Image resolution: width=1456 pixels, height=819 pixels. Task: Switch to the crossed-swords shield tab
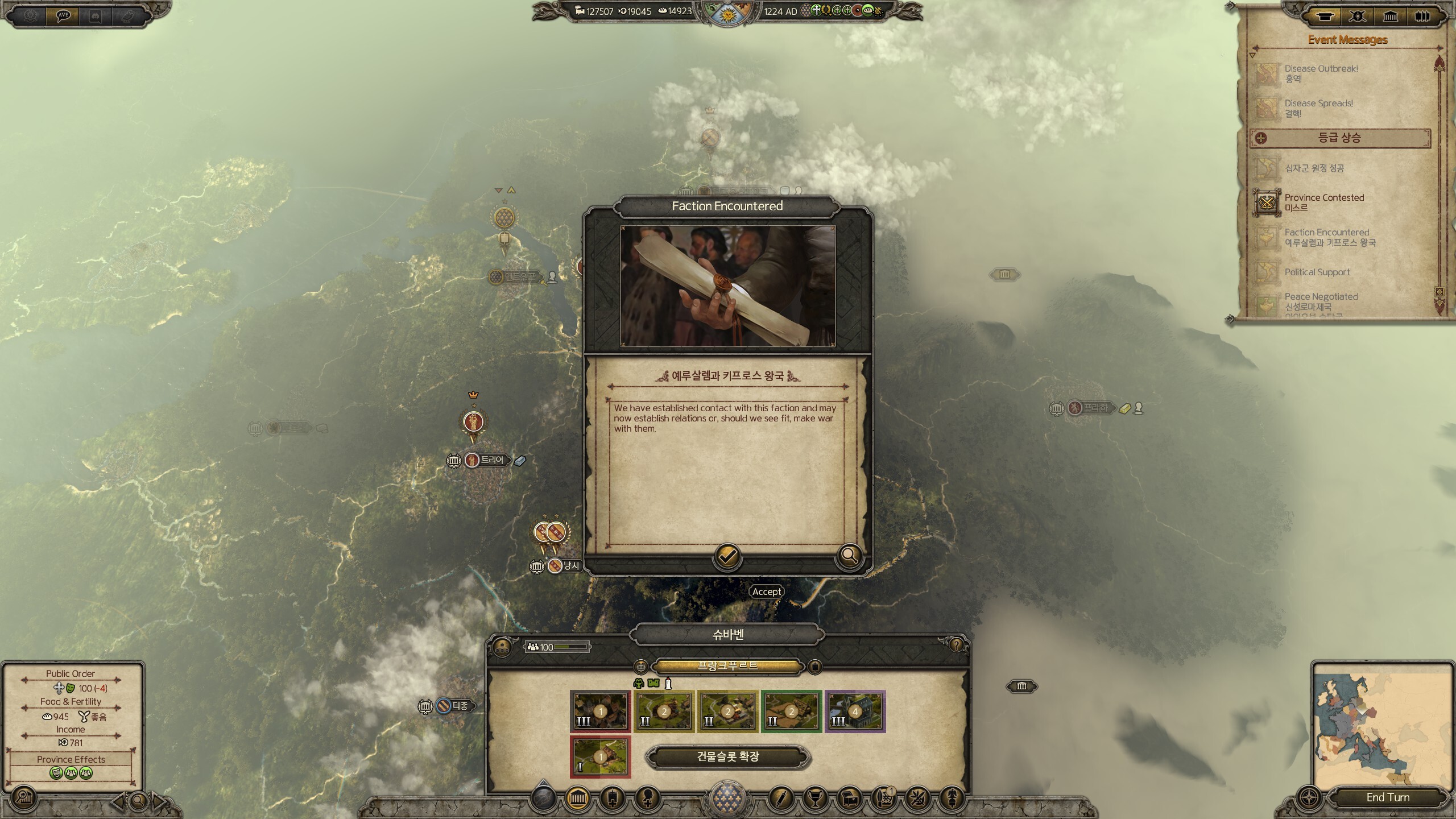pos(1357,16)
